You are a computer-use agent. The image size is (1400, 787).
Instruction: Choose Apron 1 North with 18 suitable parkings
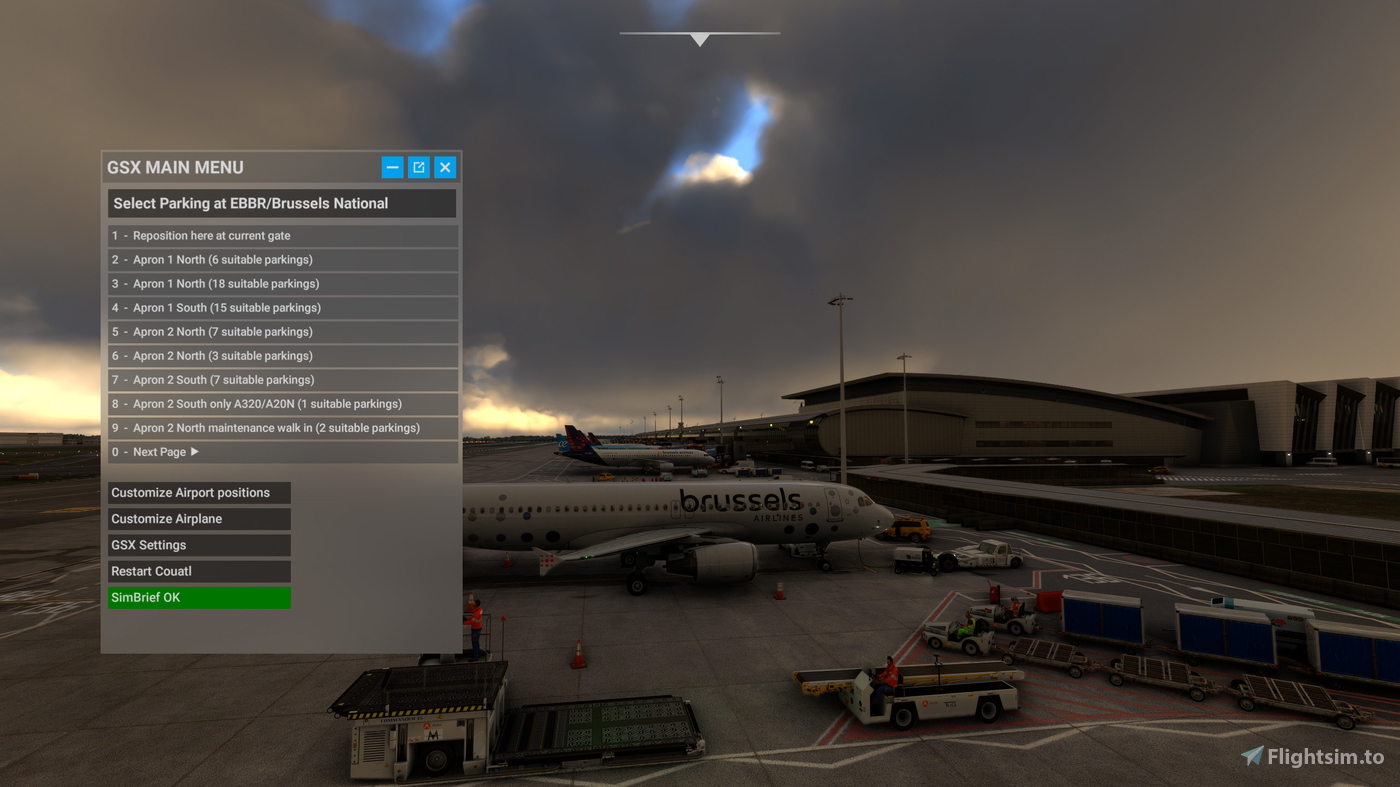click(x=283, y=283)
